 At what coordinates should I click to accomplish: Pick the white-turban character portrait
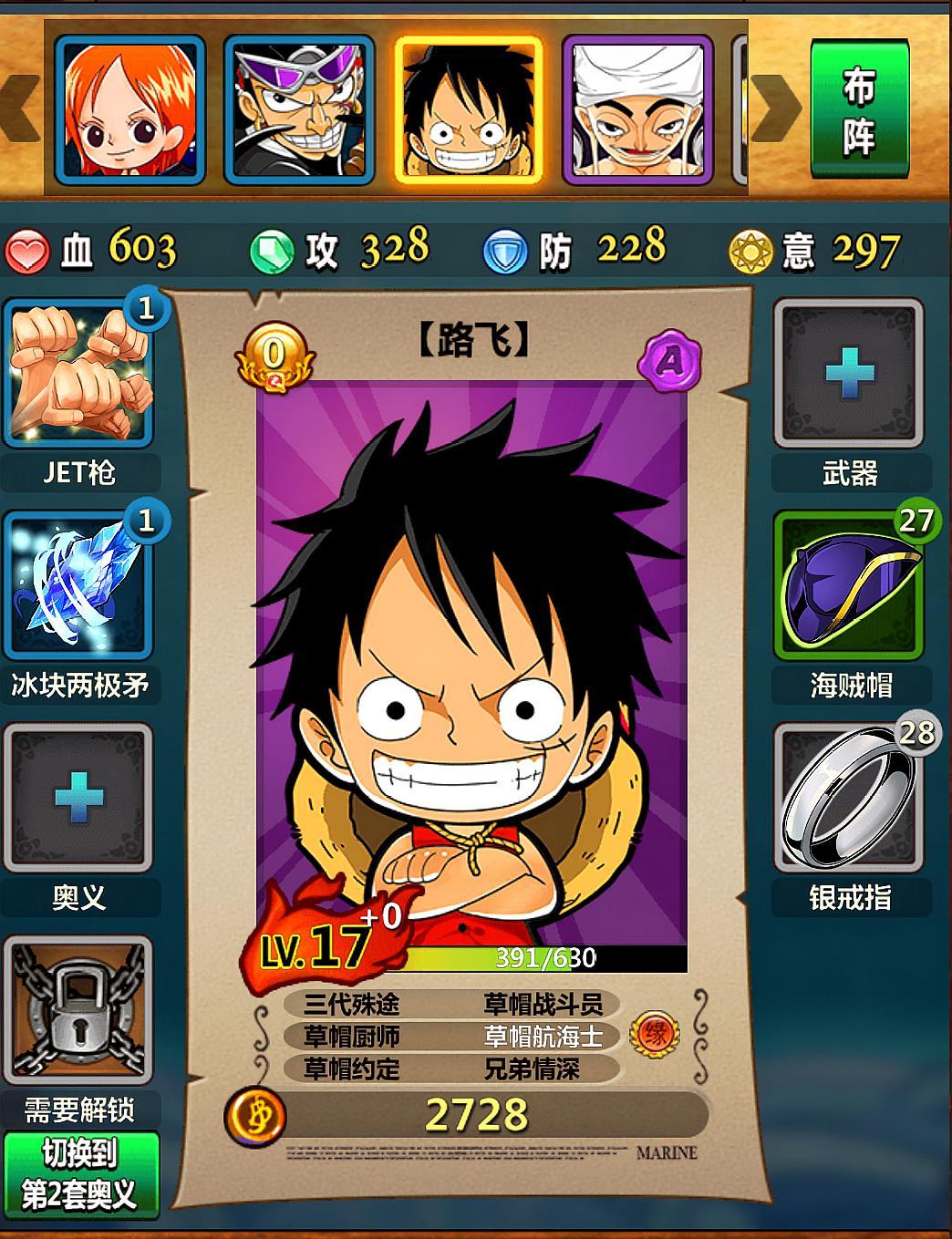637,109
